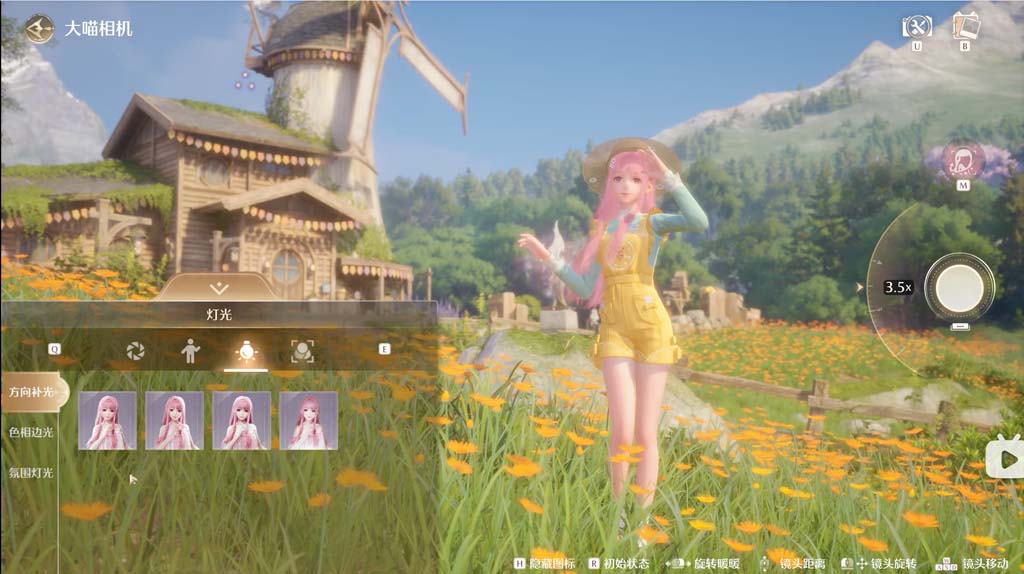Open the 氛围灯光 category
The width and height of the screenshot is (1024, 574).
coord(28,472)
